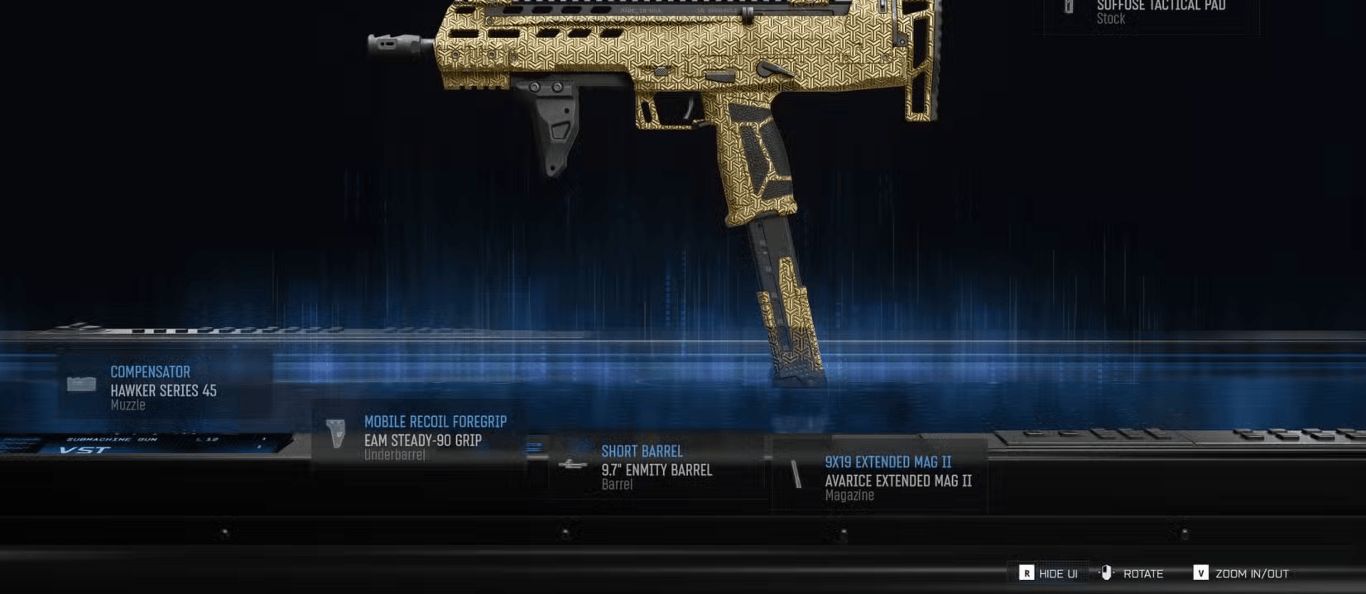Open the Mobile Recoil Foregrip underbarrel slot

point(418,438)
